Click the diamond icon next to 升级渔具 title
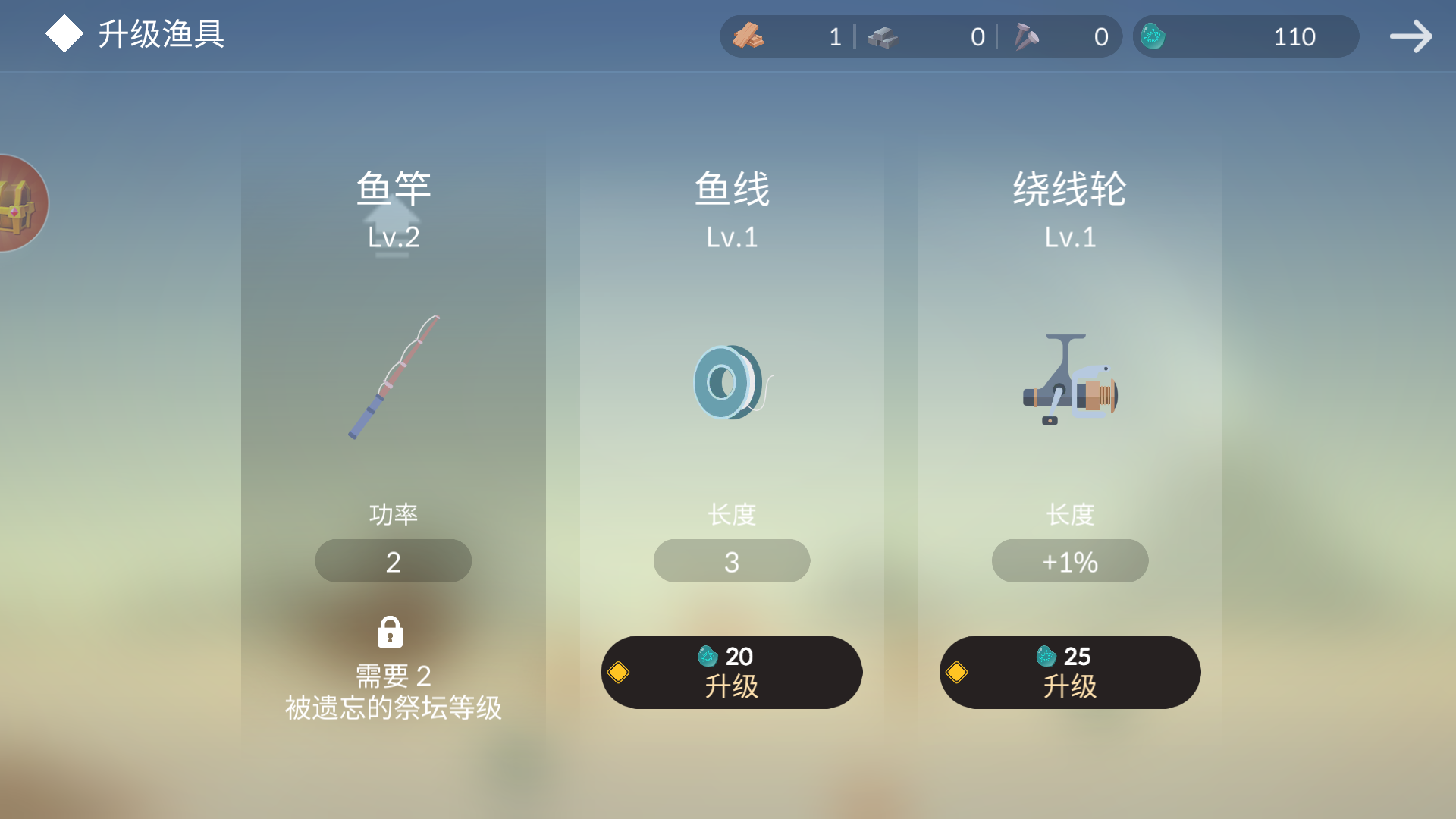This screenshot has height=819, width=1456. (64, 33)
